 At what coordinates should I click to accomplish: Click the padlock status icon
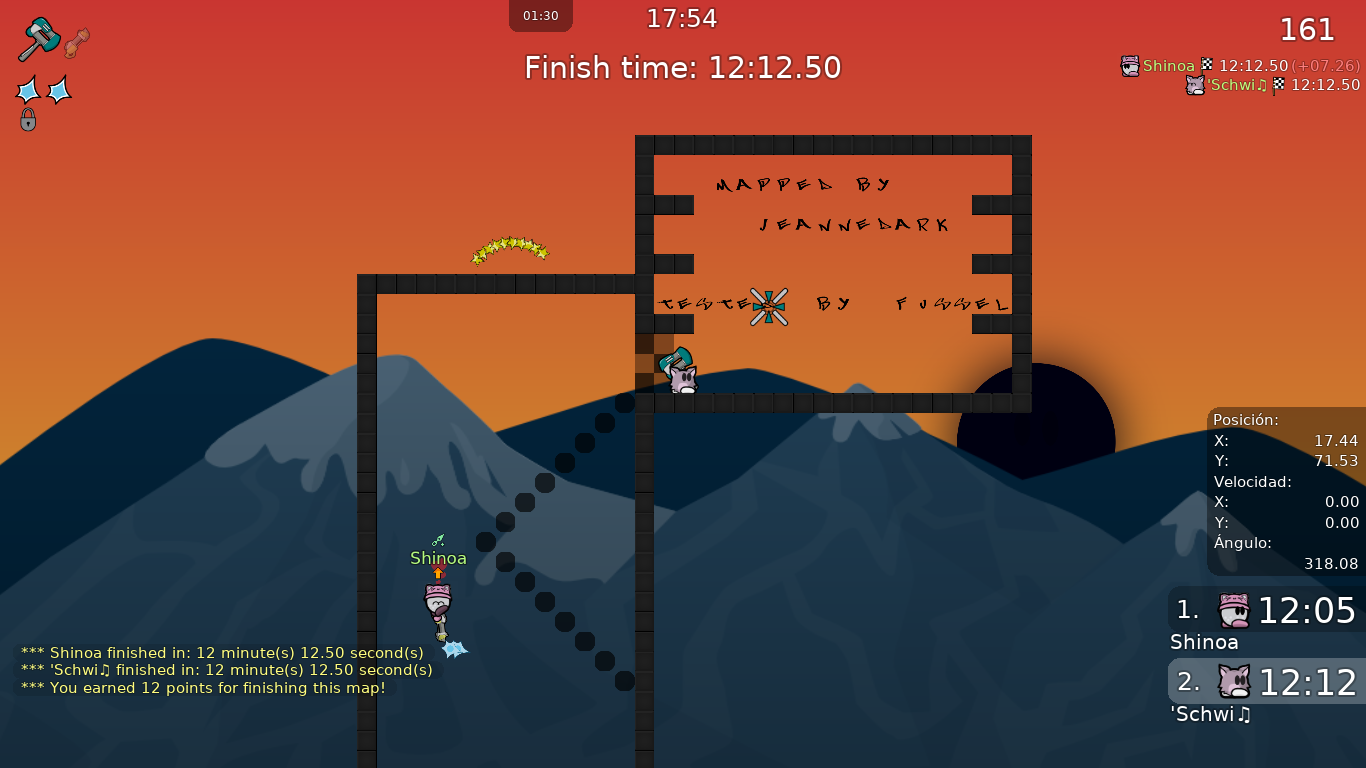click(28, 120)
